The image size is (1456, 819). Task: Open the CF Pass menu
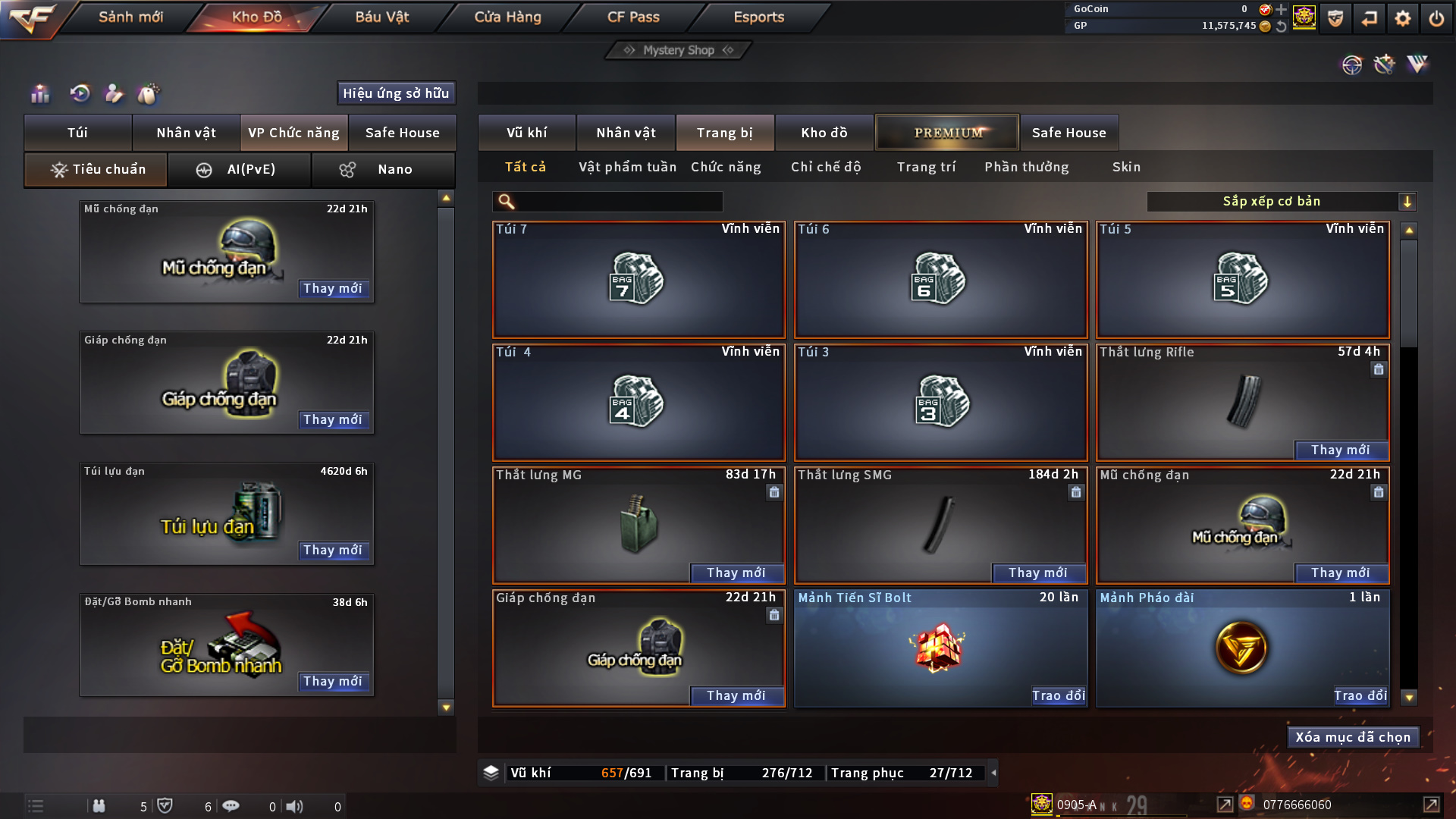click(x=633, y=17)
